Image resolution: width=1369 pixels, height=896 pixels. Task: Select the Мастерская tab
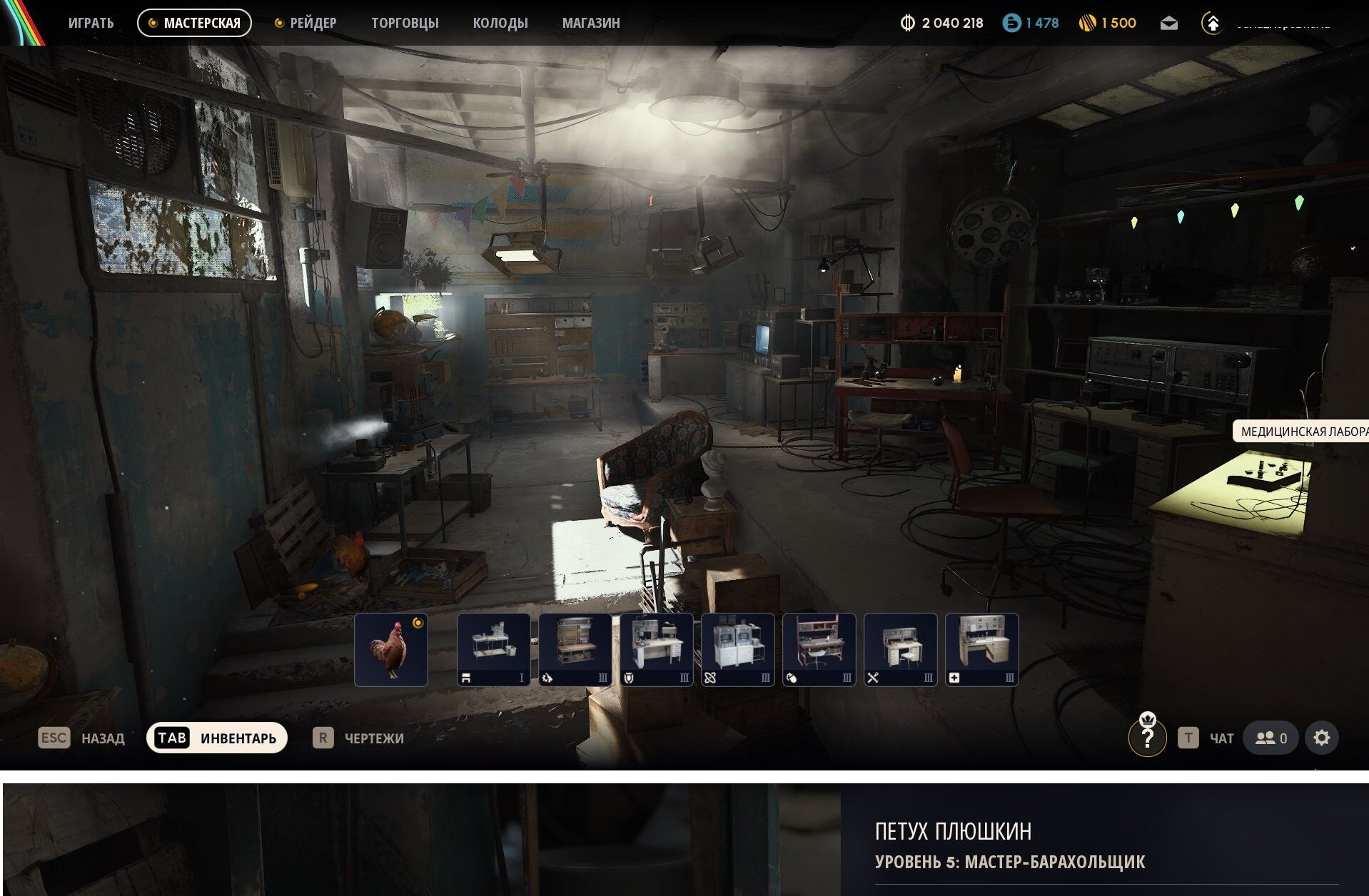point(194,23)
